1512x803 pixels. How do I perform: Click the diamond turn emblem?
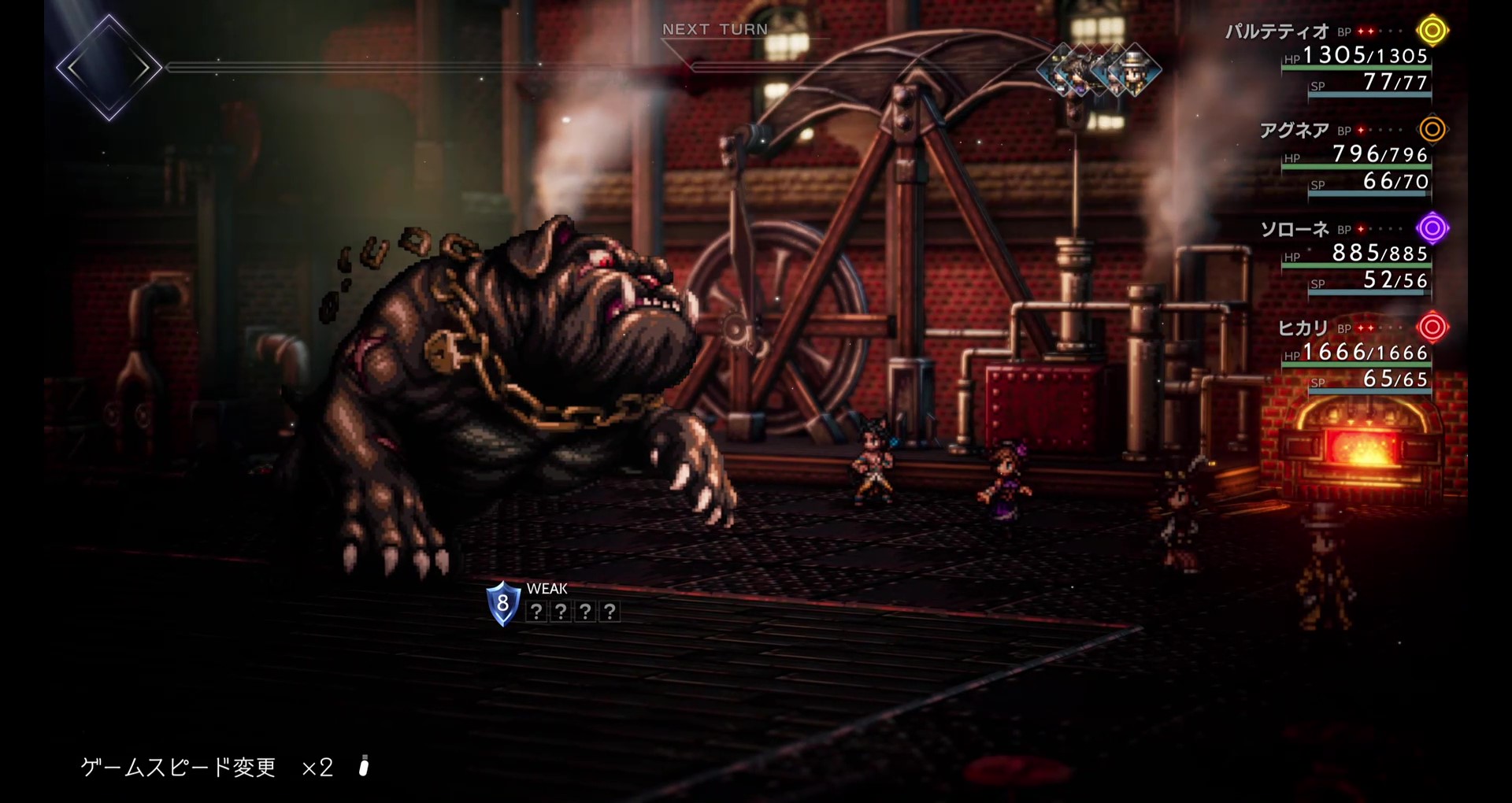tap(109, 68)
